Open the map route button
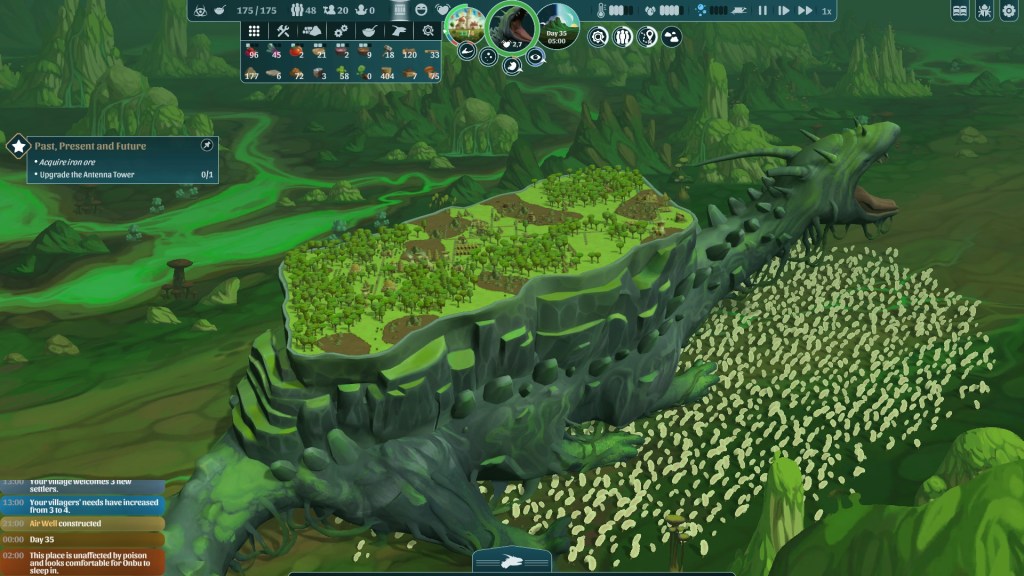1024x576 pixels. (647, 37)
